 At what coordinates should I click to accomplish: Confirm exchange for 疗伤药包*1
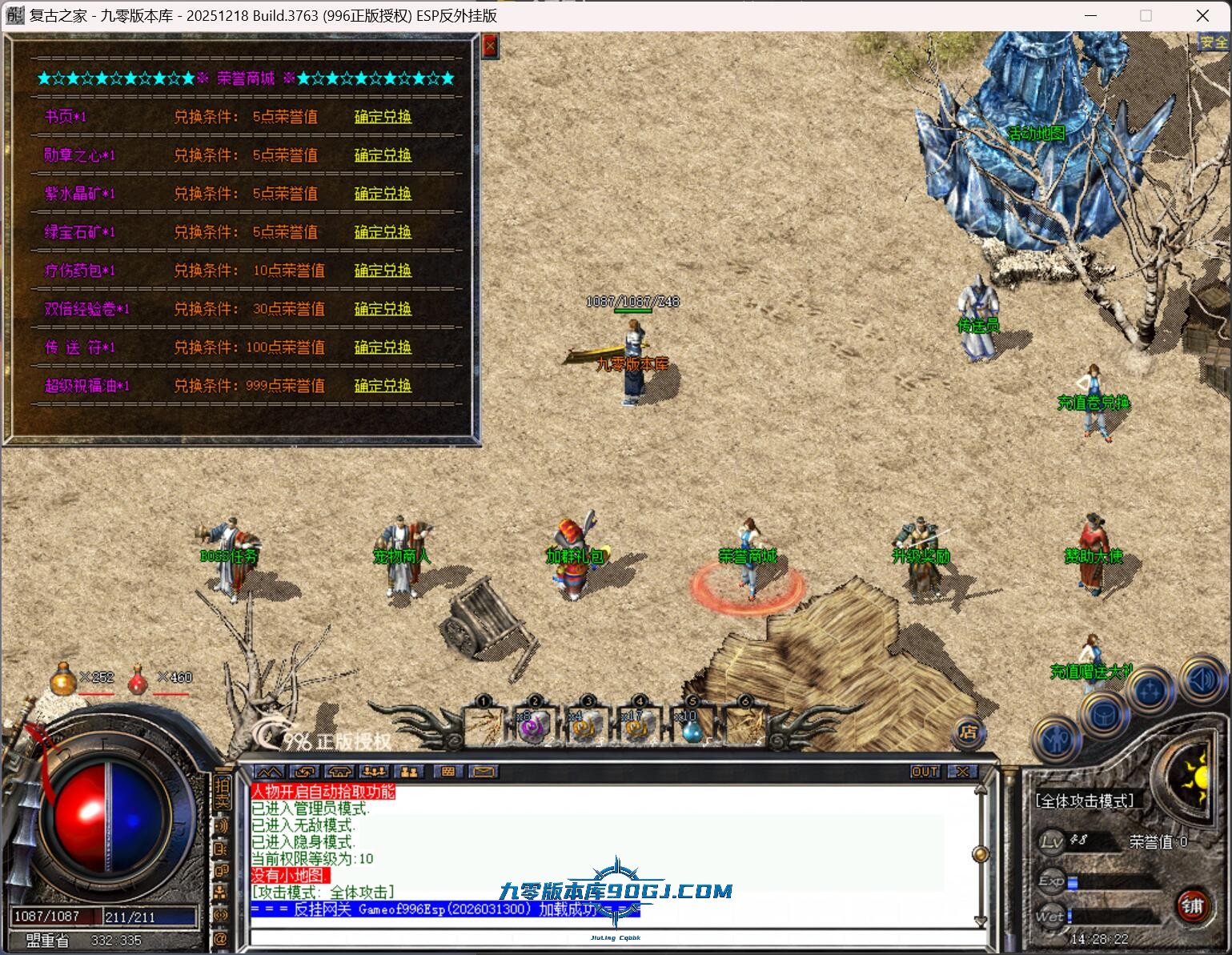tap(383, 271)
